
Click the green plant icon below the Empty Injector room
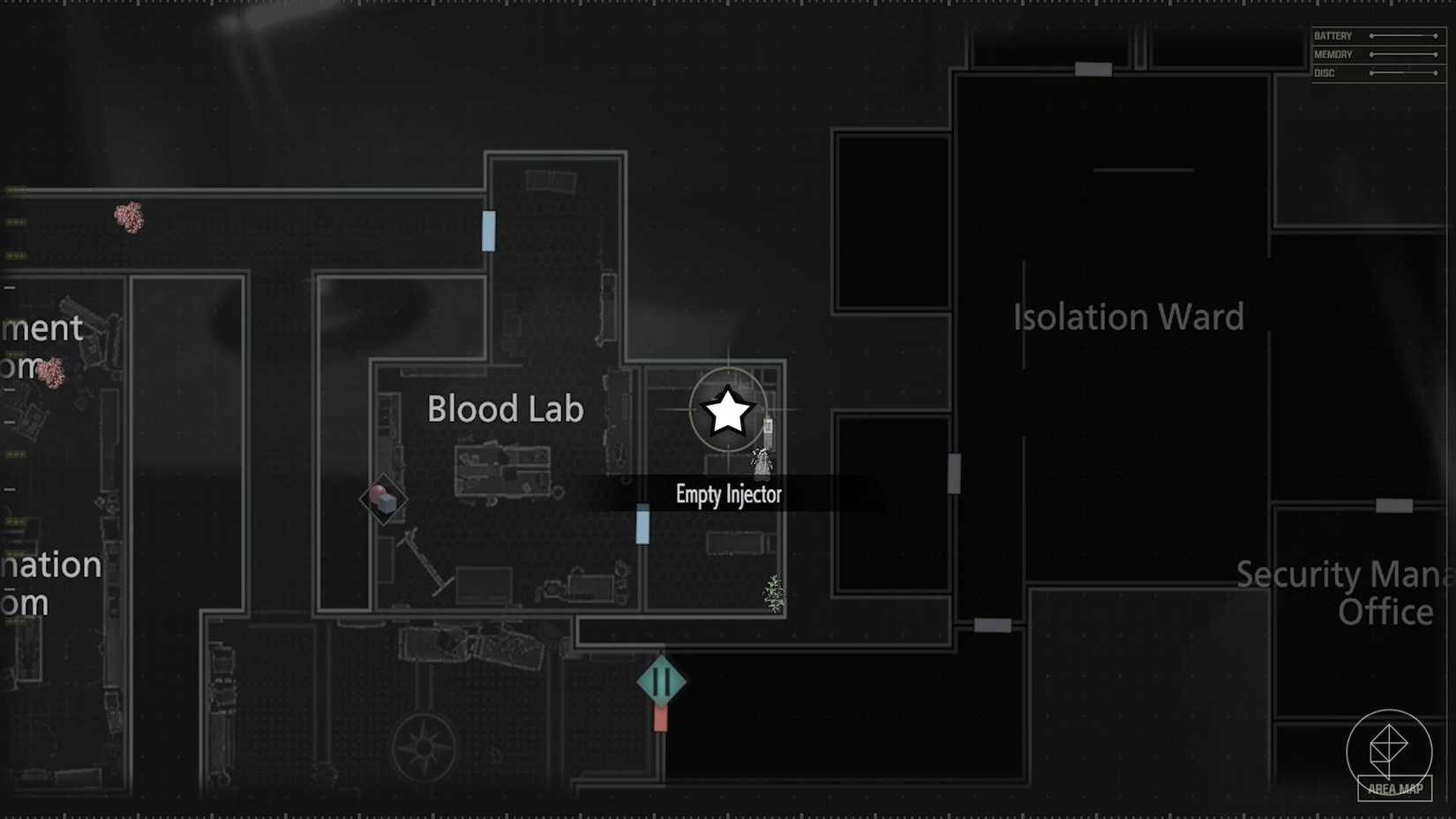click(x=772, y=594)
